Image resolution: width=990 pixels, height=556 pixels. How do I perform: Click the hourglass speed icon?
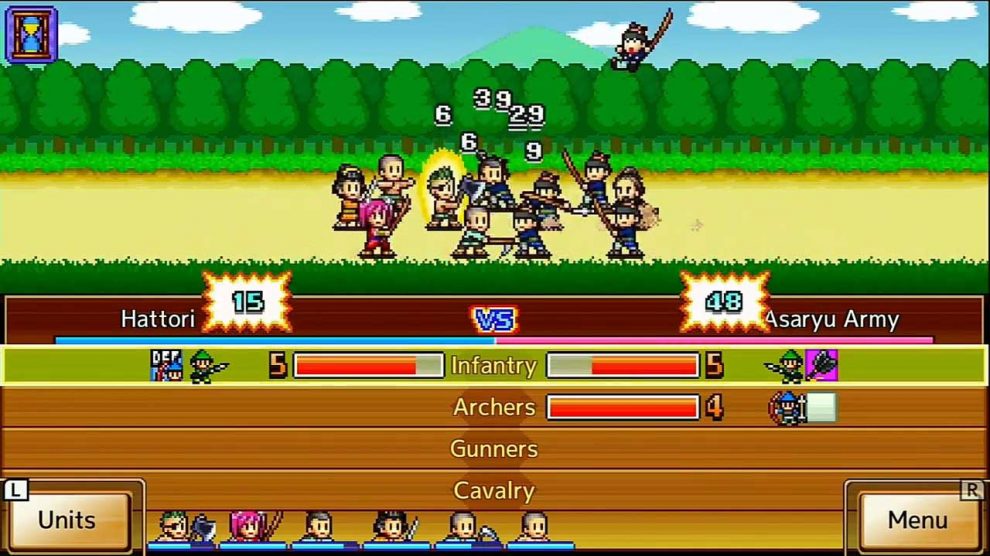point(32,33)
